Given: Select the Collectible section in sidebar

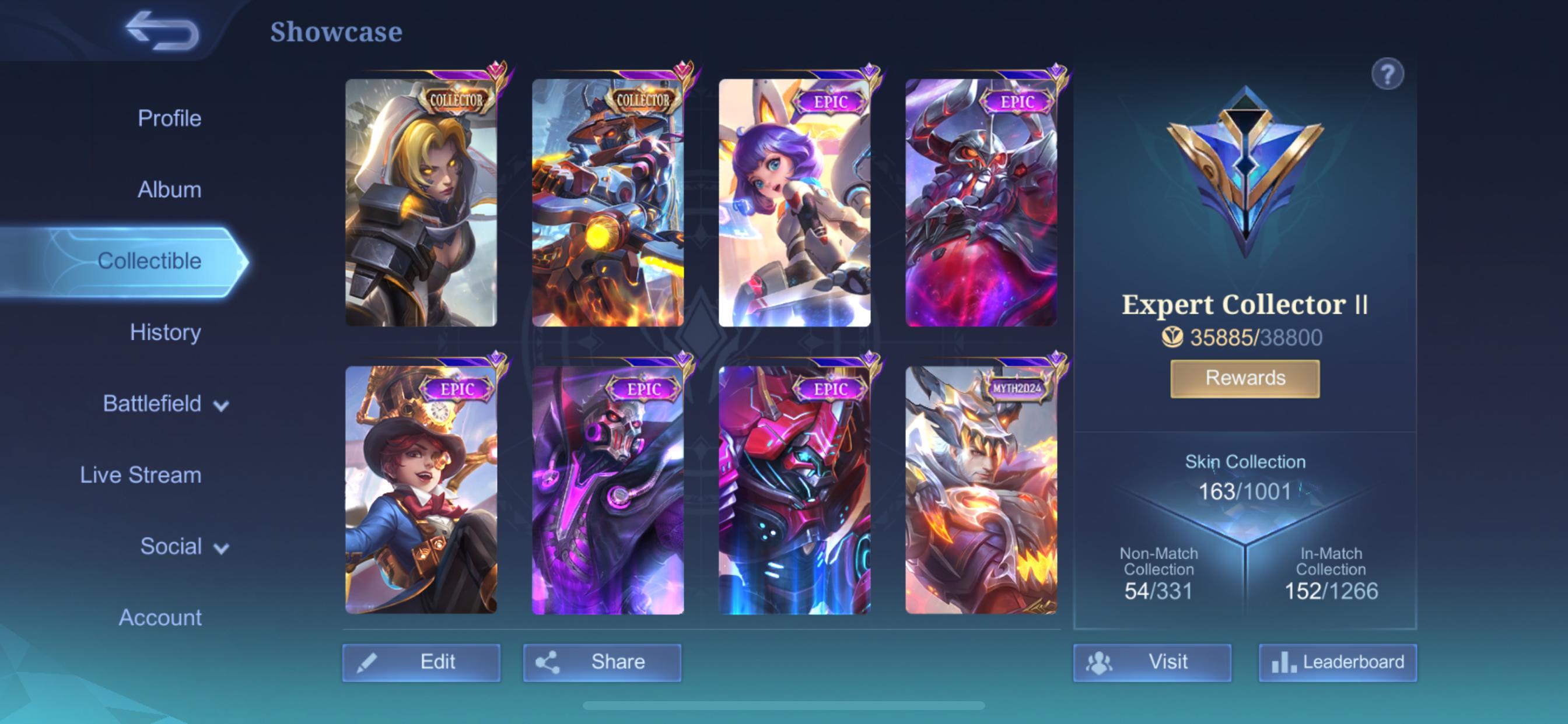Looking at the screenshot, I should point(150,261).
